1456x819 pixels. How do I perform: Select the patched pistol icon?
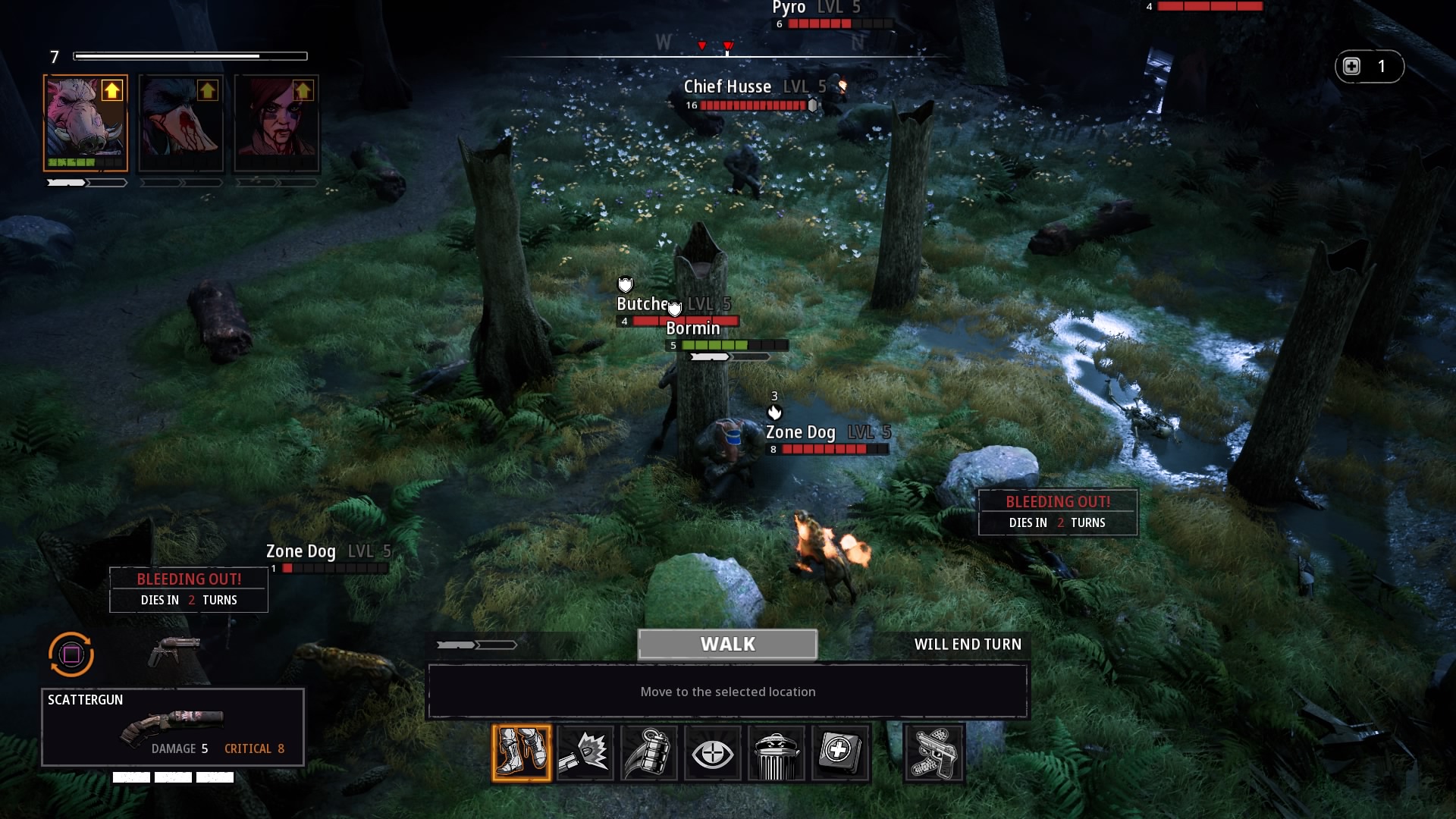934,752
